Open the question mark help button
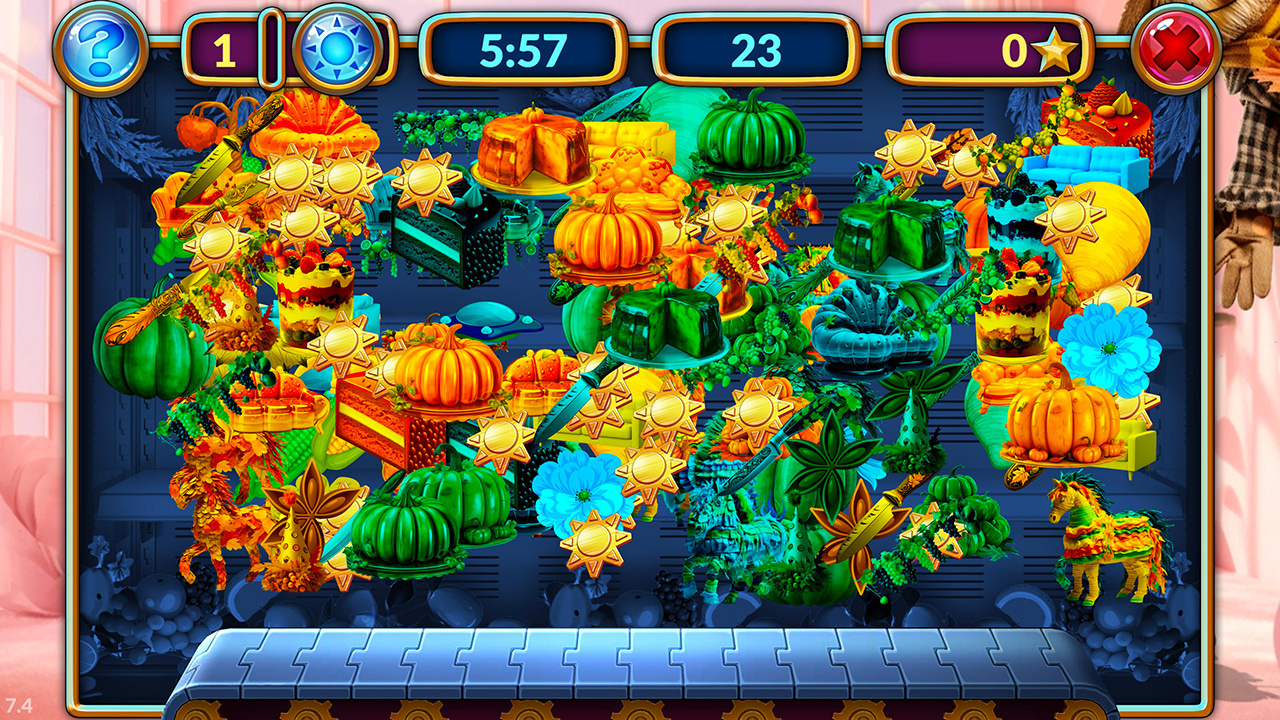 (x=100, y=47)
